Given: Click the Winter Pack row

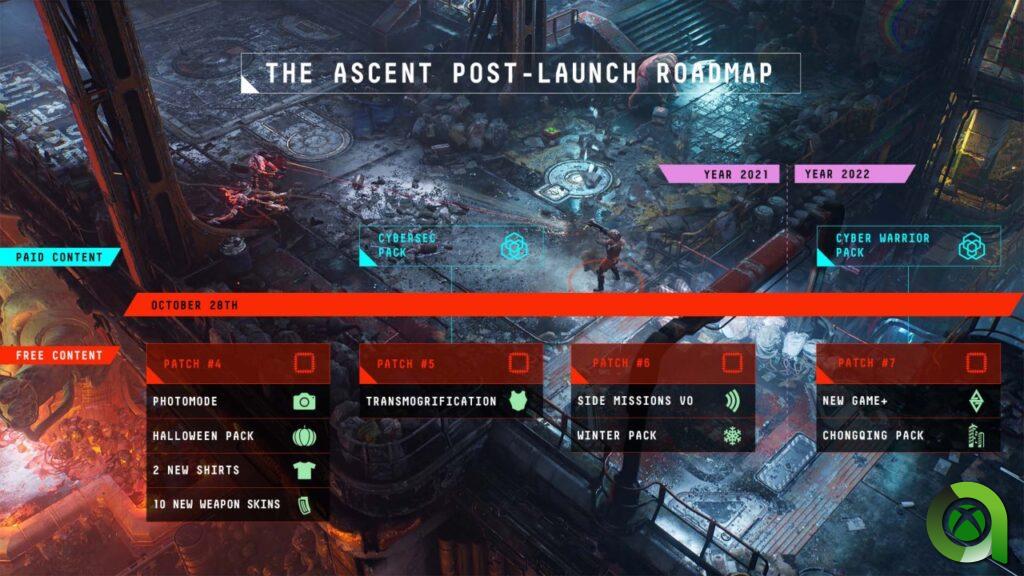Looking at the screenshot, I should 663,436.
